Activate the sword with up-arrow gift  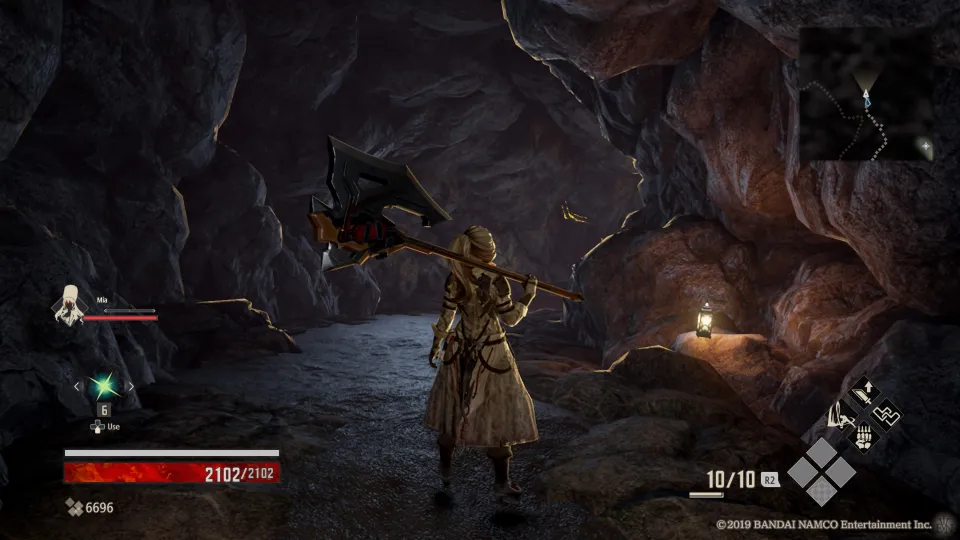click(x=862, y=391)
